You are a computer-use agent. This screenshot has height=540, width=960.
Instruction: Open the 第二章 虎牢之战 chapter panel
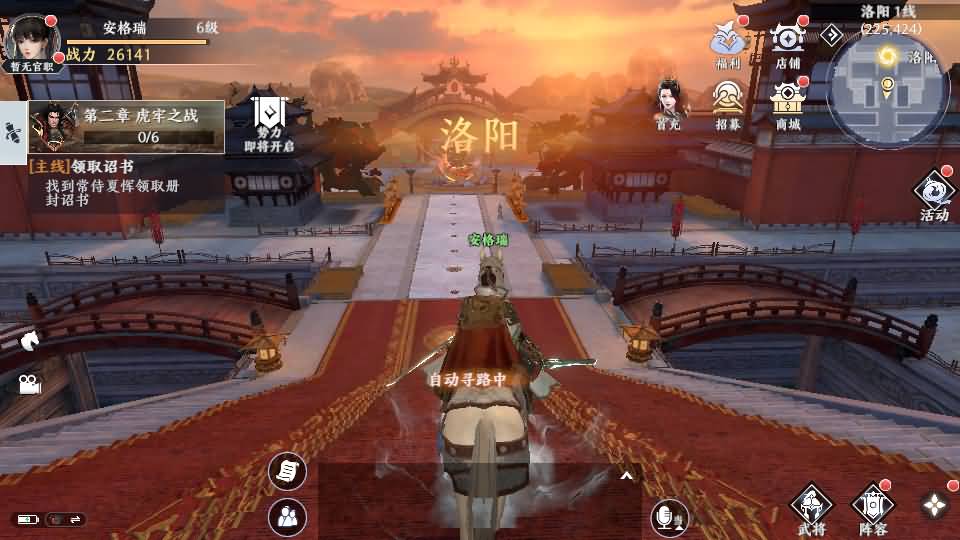tap(127, 126)
